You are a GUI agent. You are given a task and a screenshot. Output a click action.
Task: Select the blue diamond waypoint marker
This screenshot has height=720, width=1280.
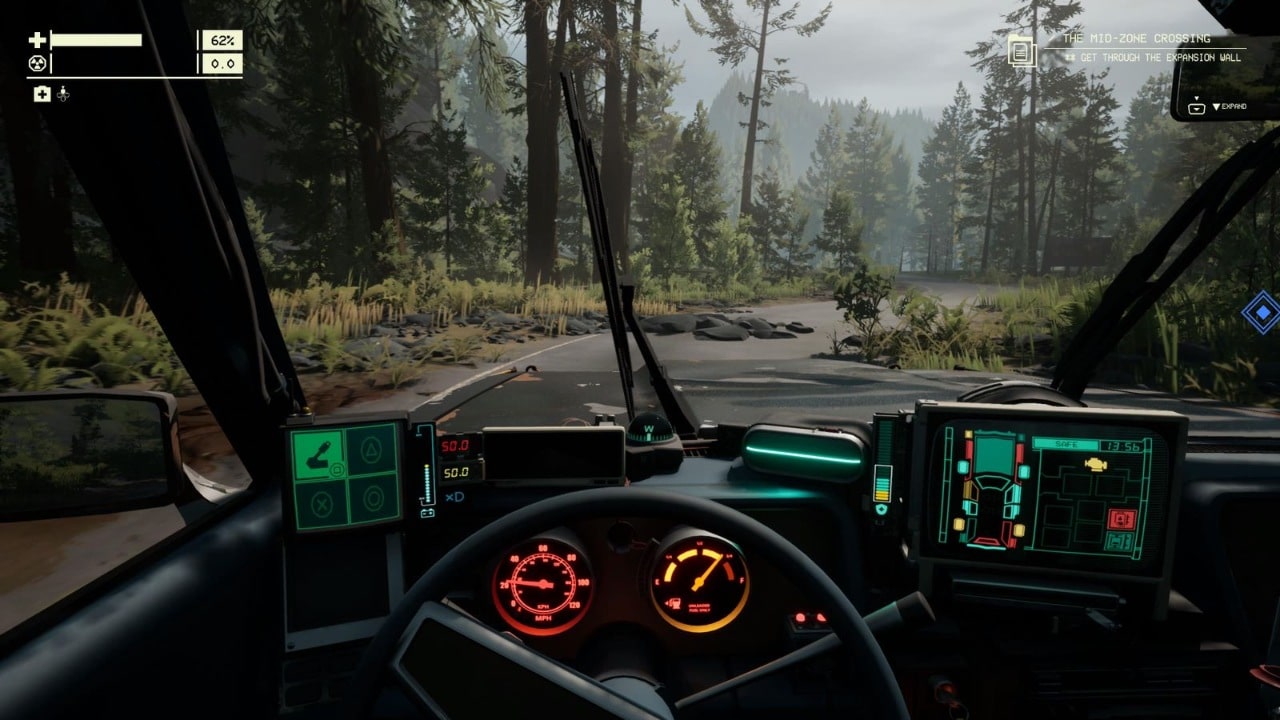(x=1261, y=312)
